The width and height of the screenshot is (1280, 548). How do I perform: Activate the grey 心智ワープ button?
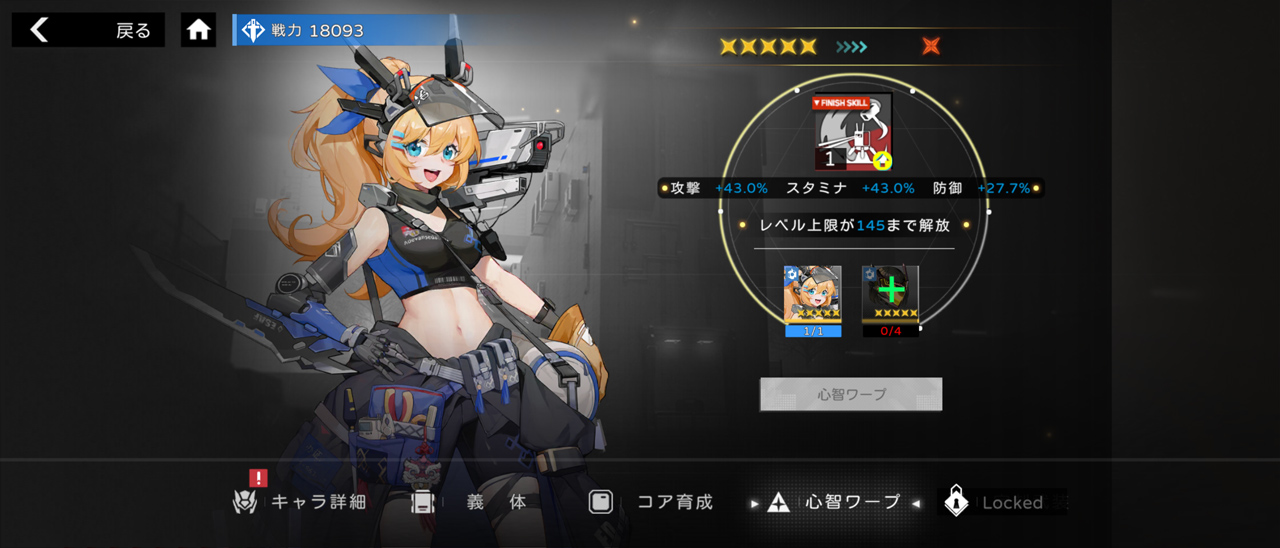(851, 394)
